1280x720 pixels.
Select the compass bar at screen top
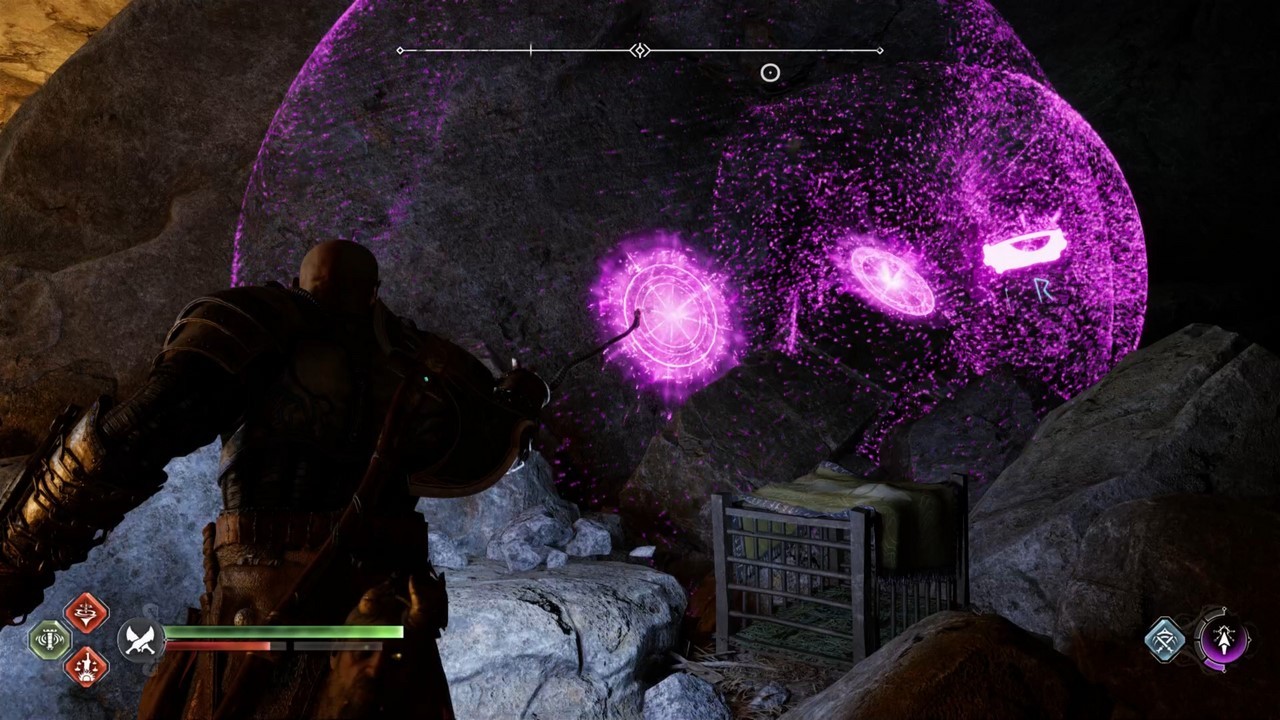click(x=640, y=49)
